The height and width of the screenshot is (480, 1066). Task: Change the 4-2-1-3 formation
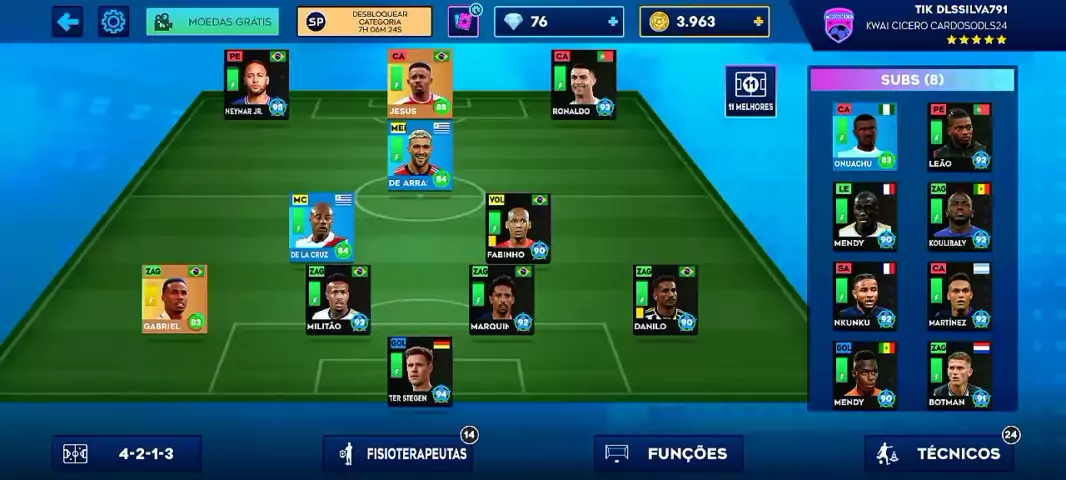127,453
